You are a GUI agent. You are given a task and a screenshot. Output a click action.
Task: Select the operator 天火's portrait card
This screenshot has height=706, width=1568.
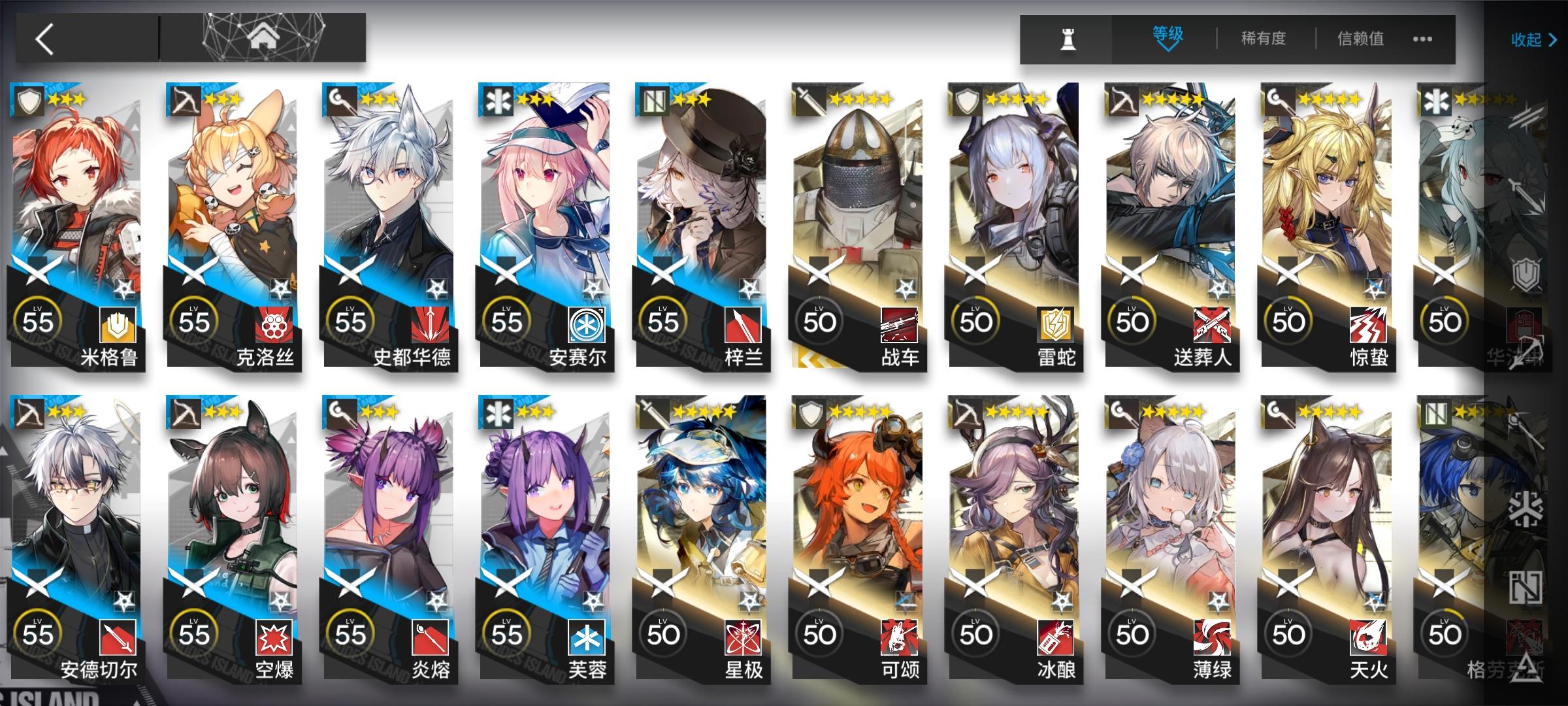[x=1326, y=510]
